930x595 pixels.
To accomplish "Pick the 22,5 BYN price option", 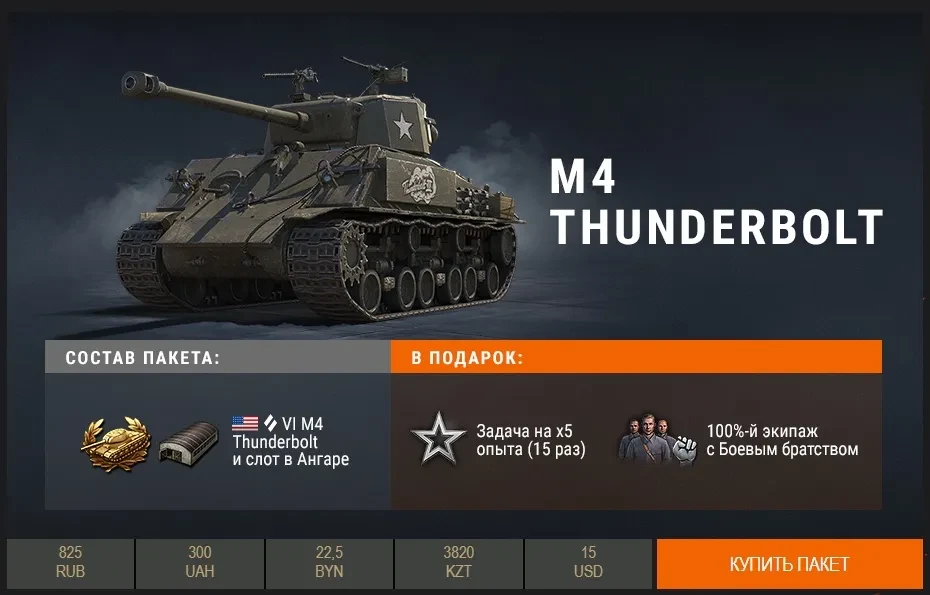I will [x=329, y=563].
